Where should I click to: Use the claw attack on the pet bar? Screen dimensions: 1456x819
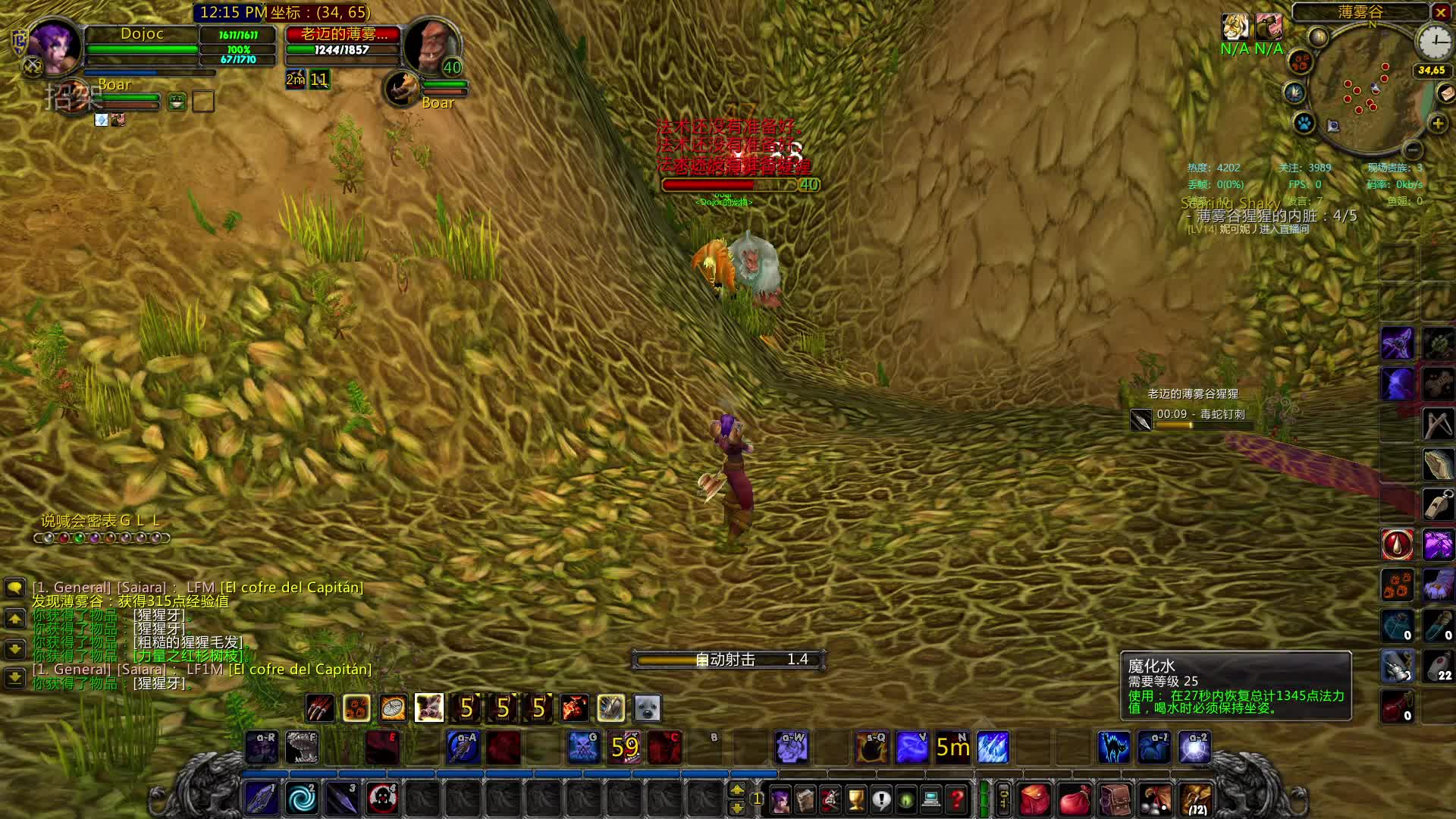tap(320, 708)
